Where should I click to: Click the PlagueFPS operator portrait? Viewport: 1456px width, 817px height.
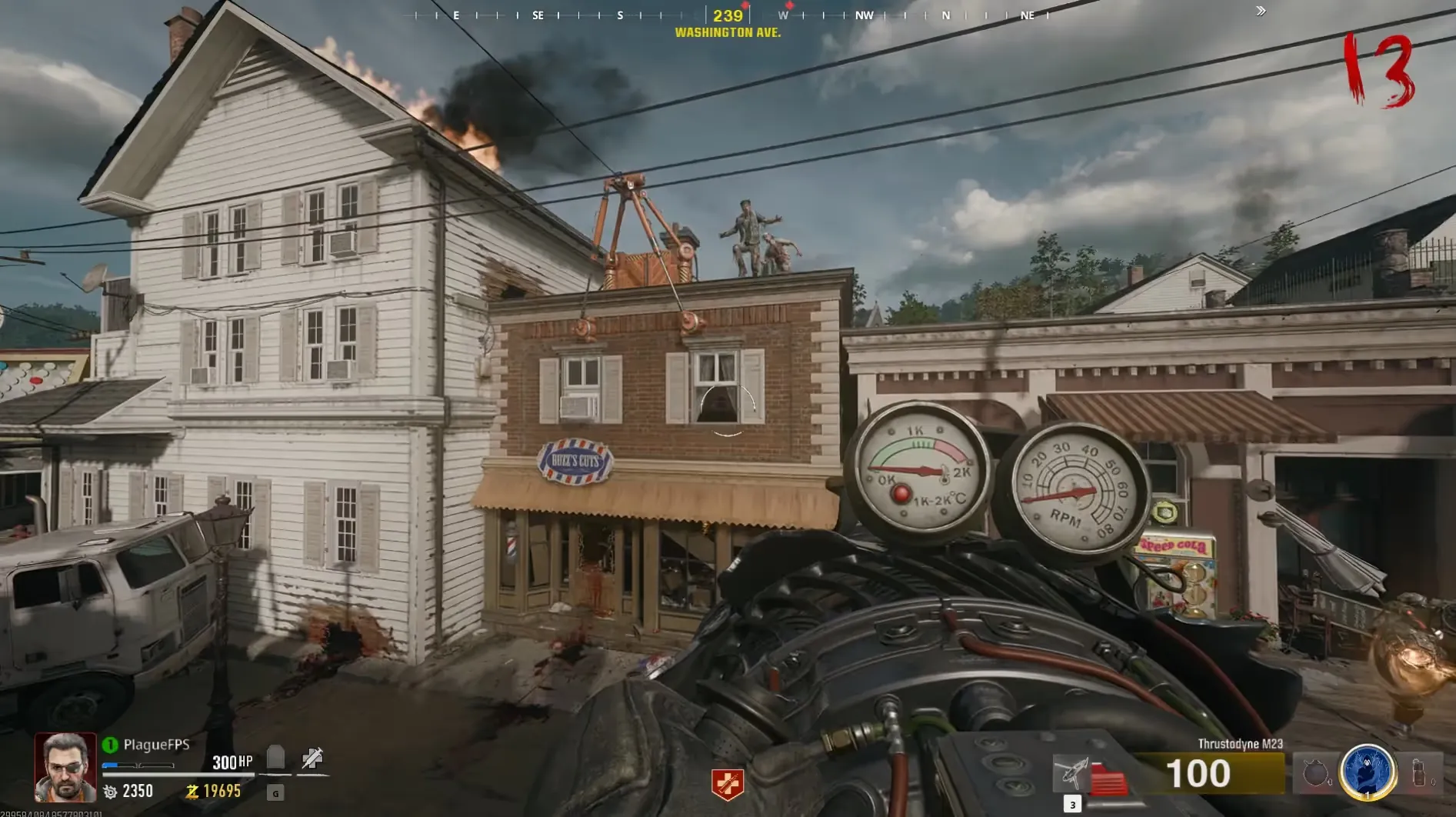click(x=65, y=767)
